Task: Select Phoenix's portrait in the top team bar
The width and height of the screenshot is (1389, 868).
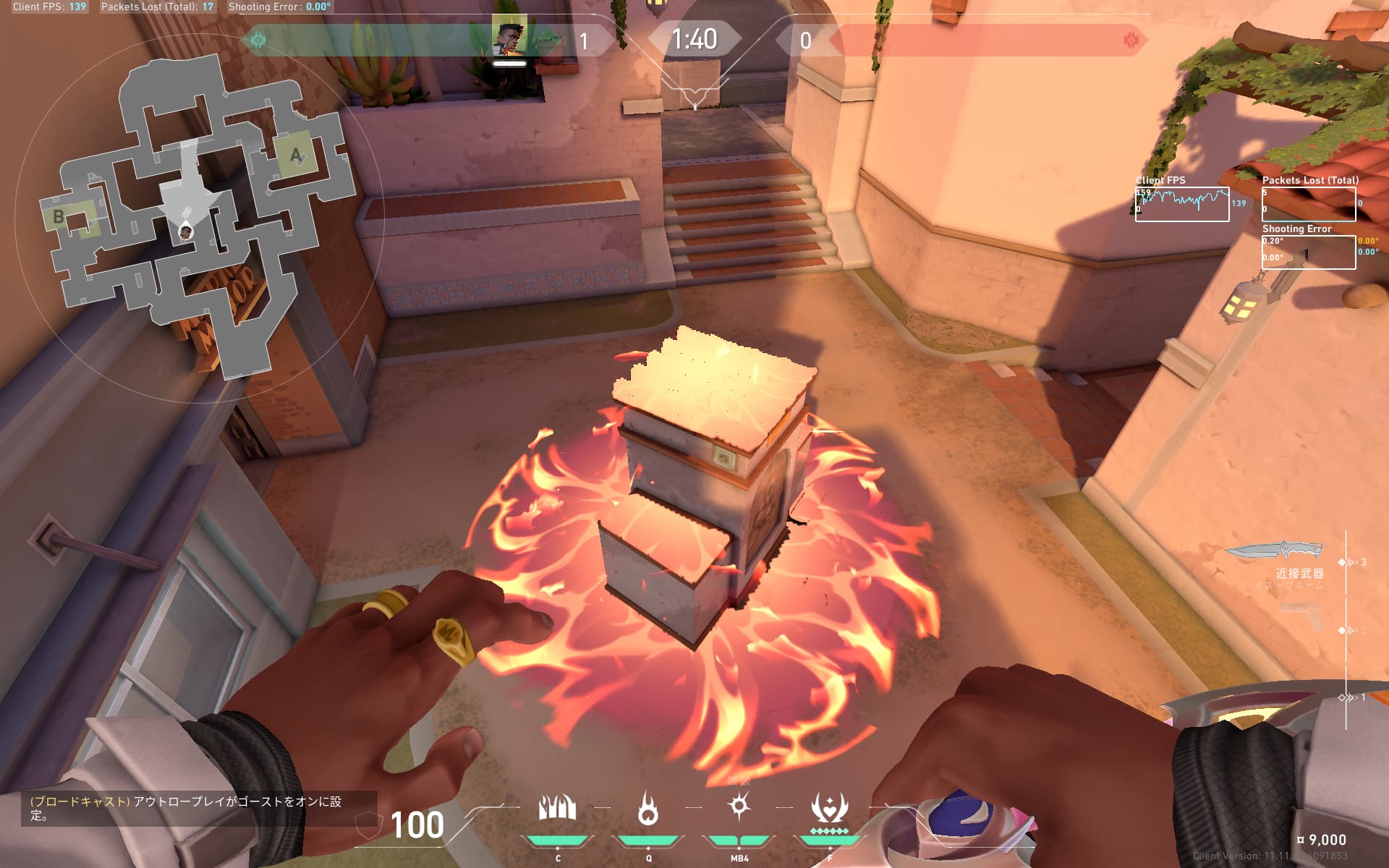Action: (509, 36)
